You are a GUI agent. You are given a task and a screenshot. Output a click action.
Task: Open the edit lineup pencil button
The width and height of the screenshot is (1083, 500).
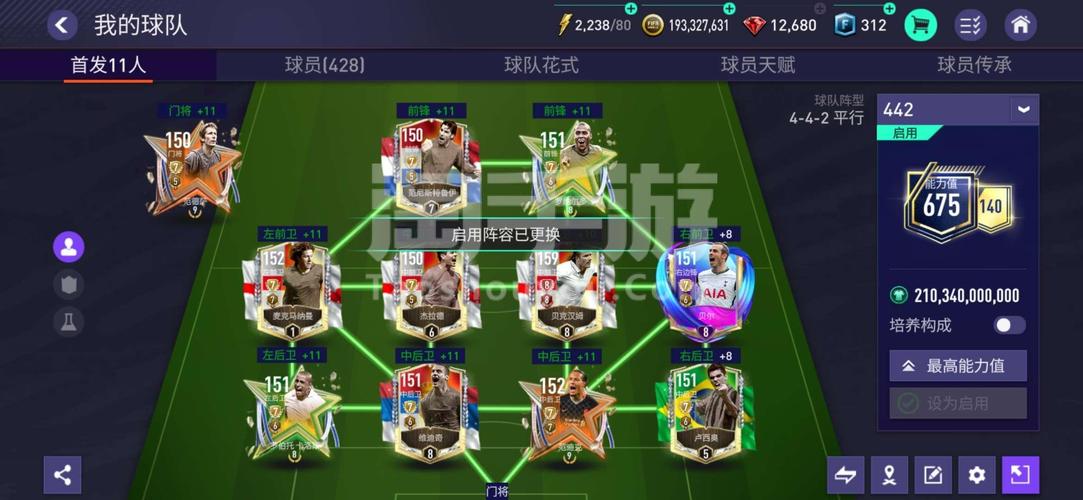tap(933, 475)
